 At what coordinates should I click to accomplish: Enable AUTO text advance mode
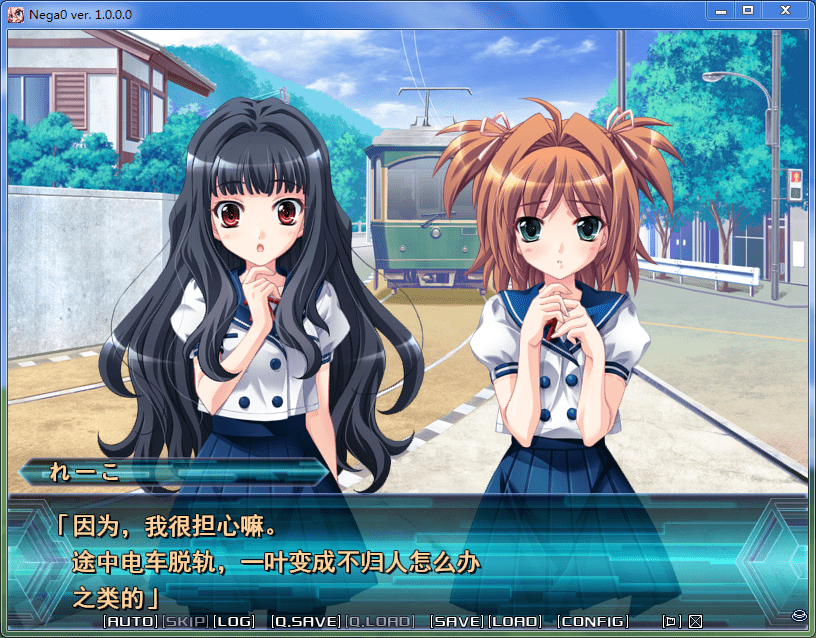point(131,621)
